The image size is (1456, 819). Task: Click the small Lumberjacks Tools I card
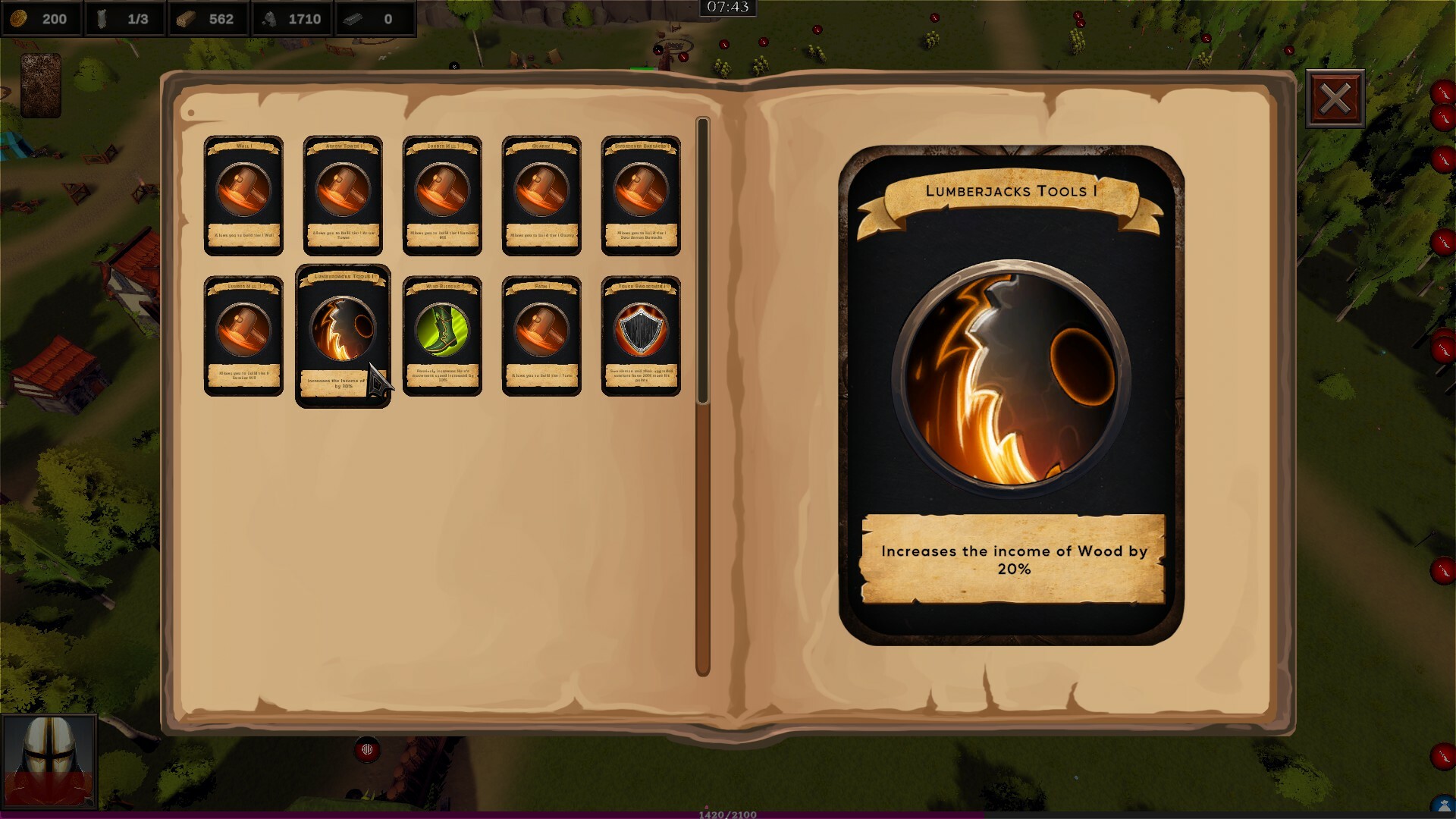click(x=343, y=336)
